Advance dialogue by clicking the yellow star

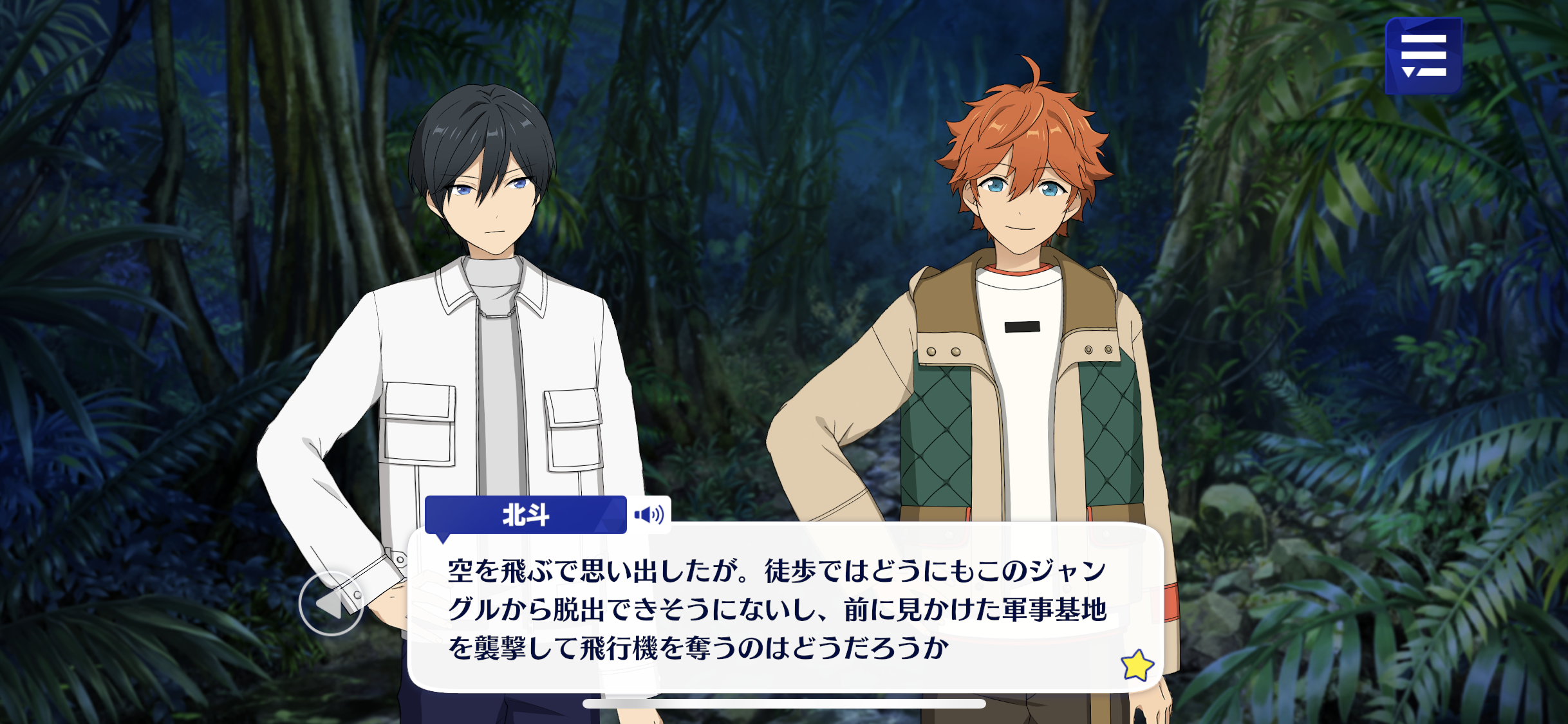click(x=1137, y=665)
